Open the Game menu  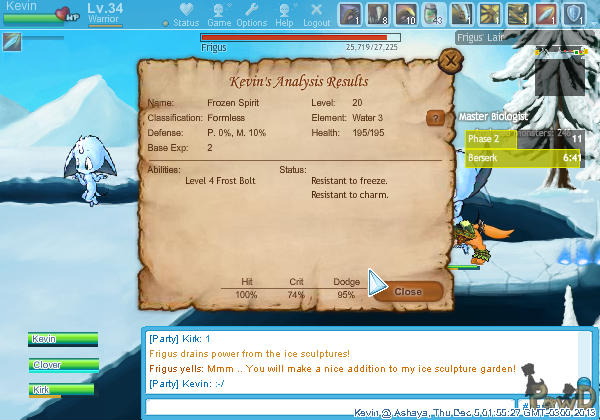(x=217, y=16)
